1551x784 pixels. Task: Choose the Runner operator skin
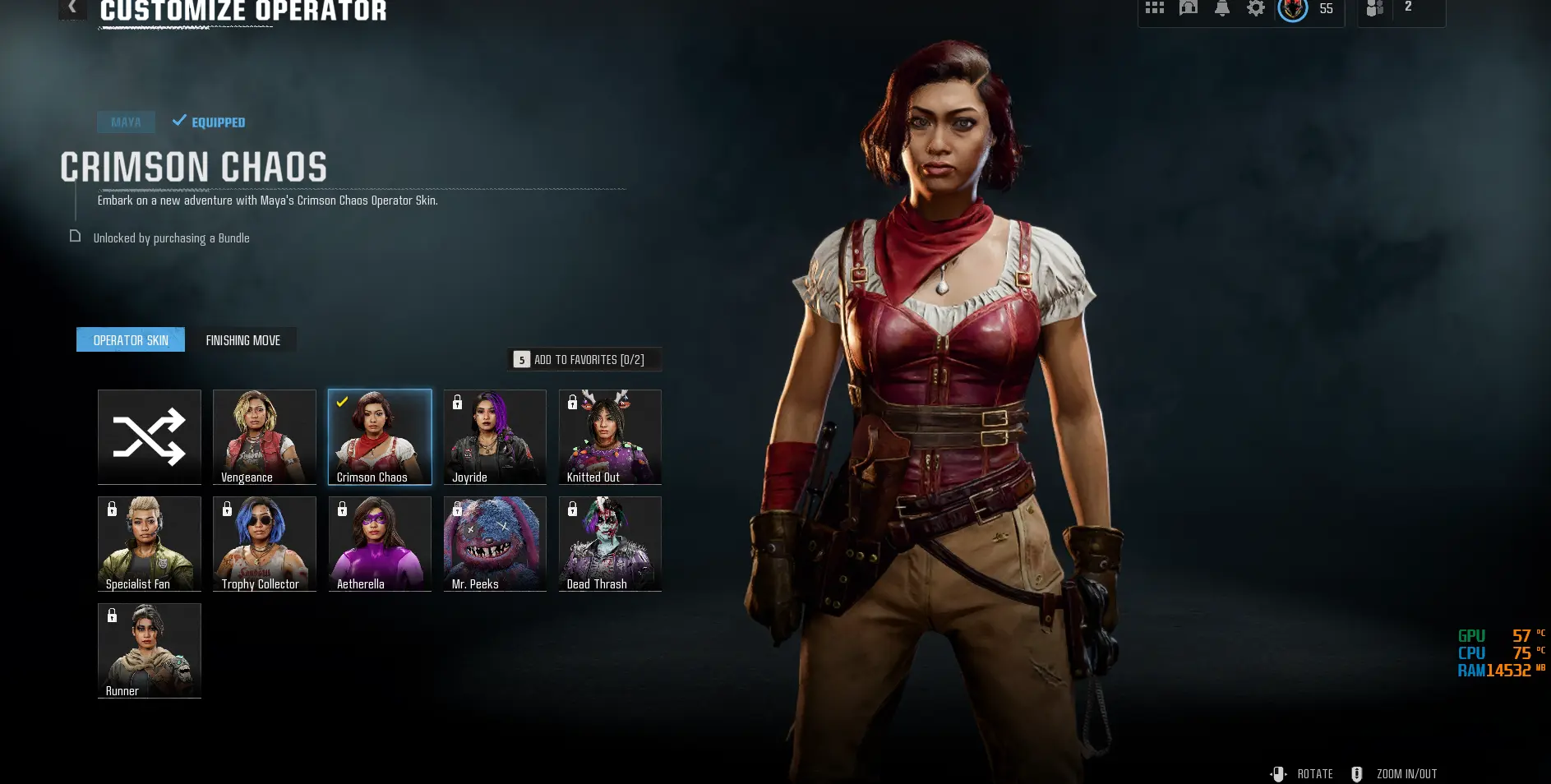point(150,651)
